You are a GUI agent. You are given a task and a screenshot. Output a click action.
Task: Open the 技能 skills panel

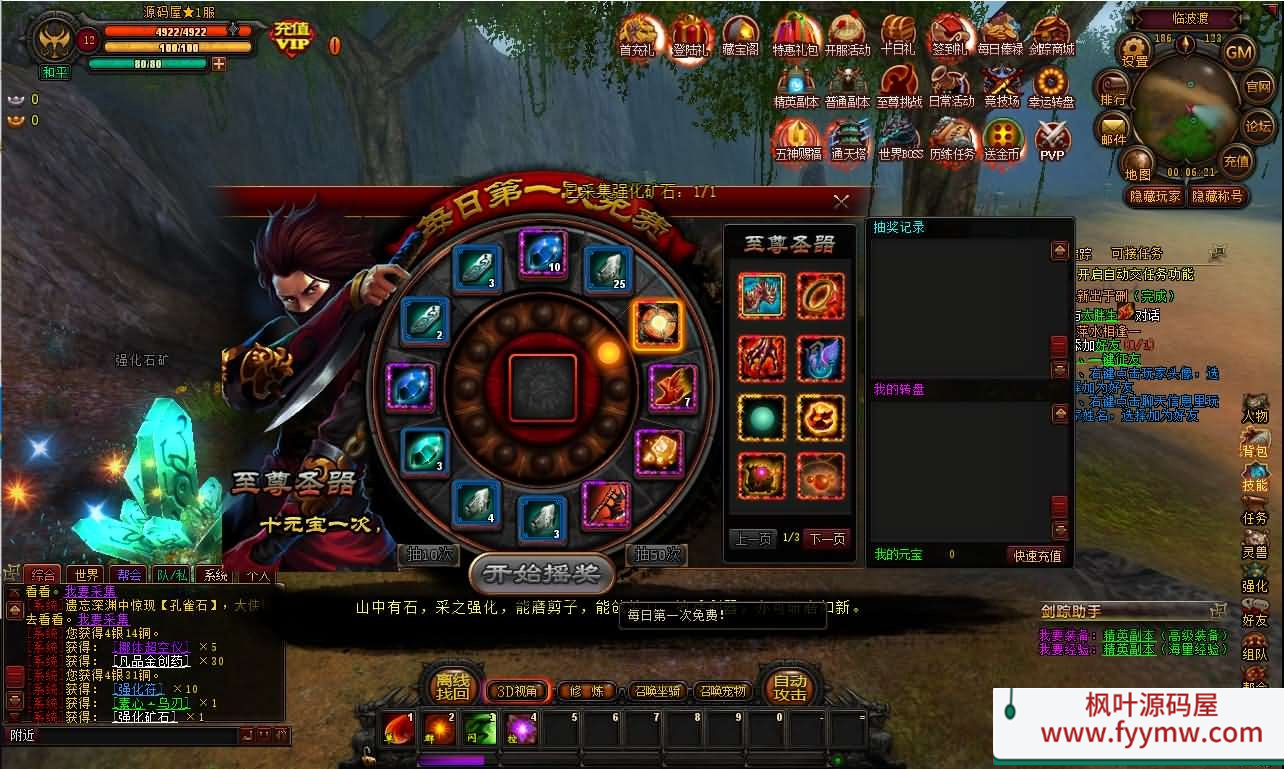(x=1255, y=477)
